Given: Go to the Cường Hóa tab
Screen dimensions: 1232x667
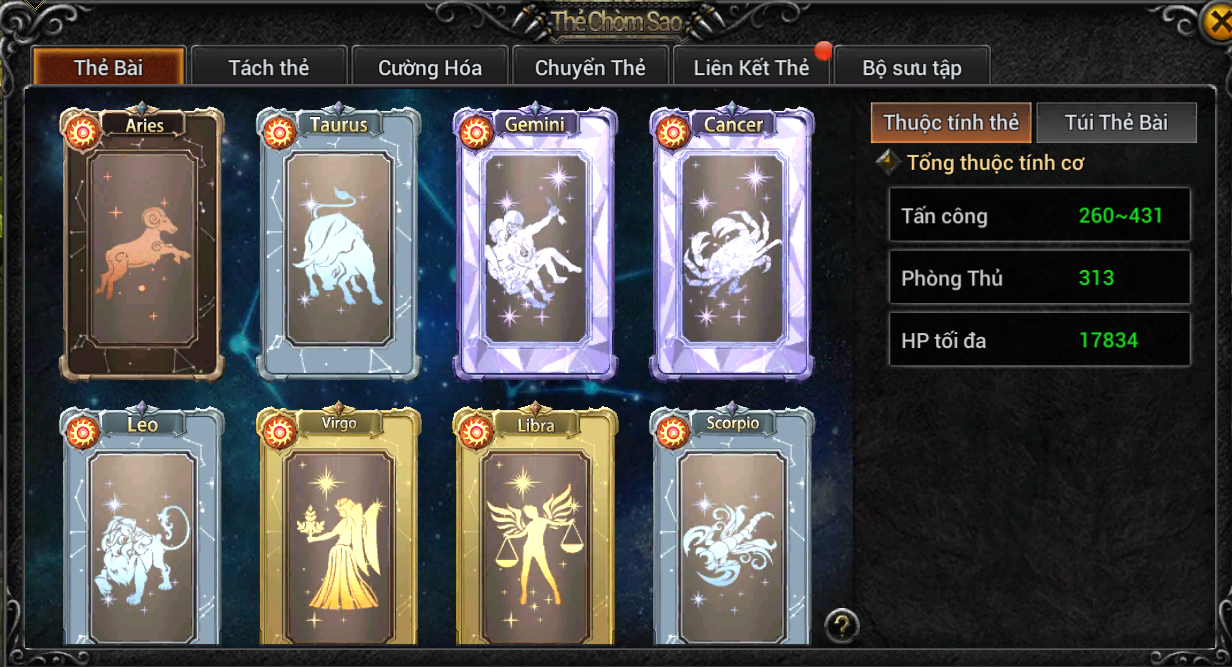Looking at the screenshot, I should [x=430, y=68].
